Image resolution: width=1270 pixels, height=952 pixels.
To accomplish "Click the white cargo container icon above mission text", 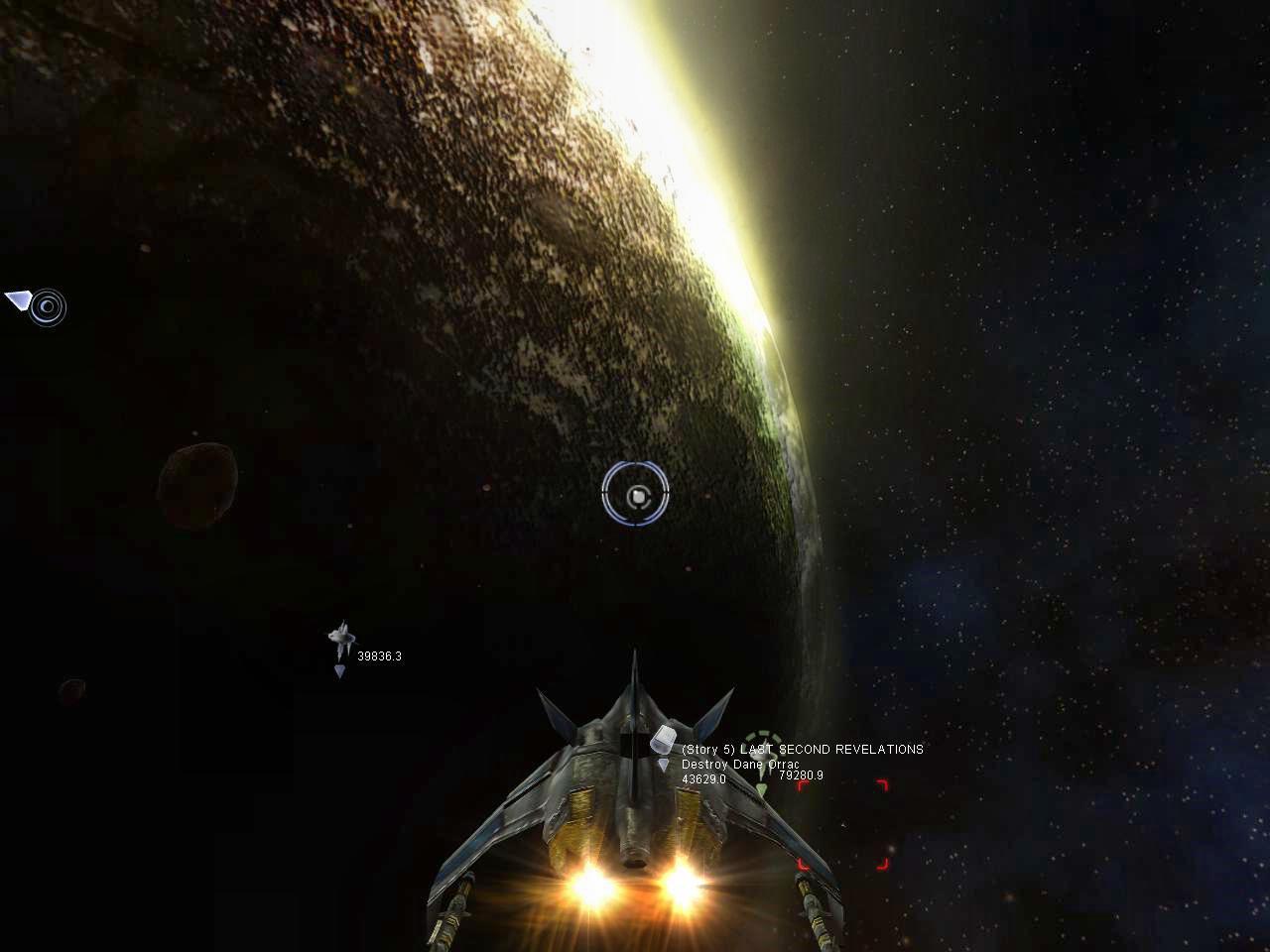I will coord(663,739).
